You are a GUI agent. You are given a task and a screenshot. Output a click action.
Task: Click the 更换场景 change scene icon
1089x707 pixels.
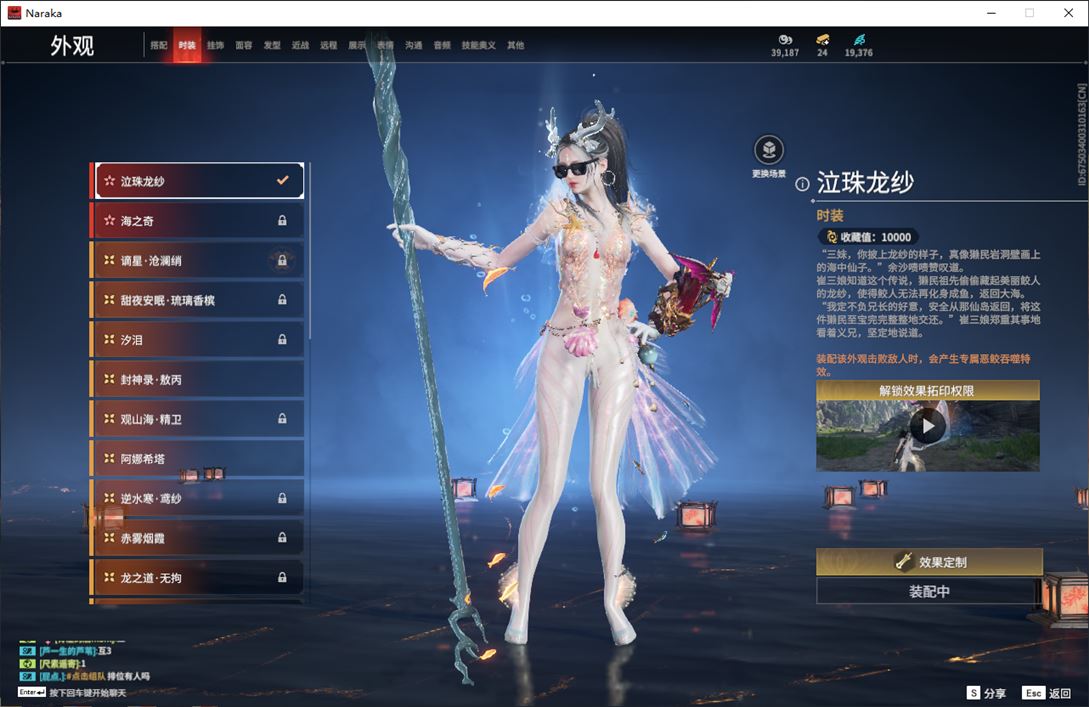(x=768, y=151)
